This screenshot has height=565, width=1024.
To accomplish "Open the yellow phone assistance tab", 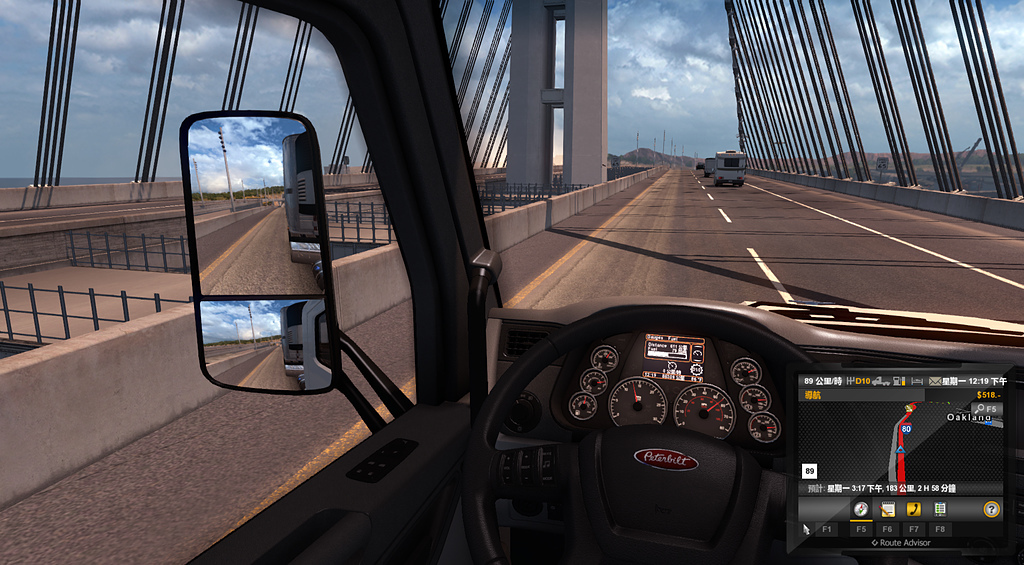I will pos(913,508).
